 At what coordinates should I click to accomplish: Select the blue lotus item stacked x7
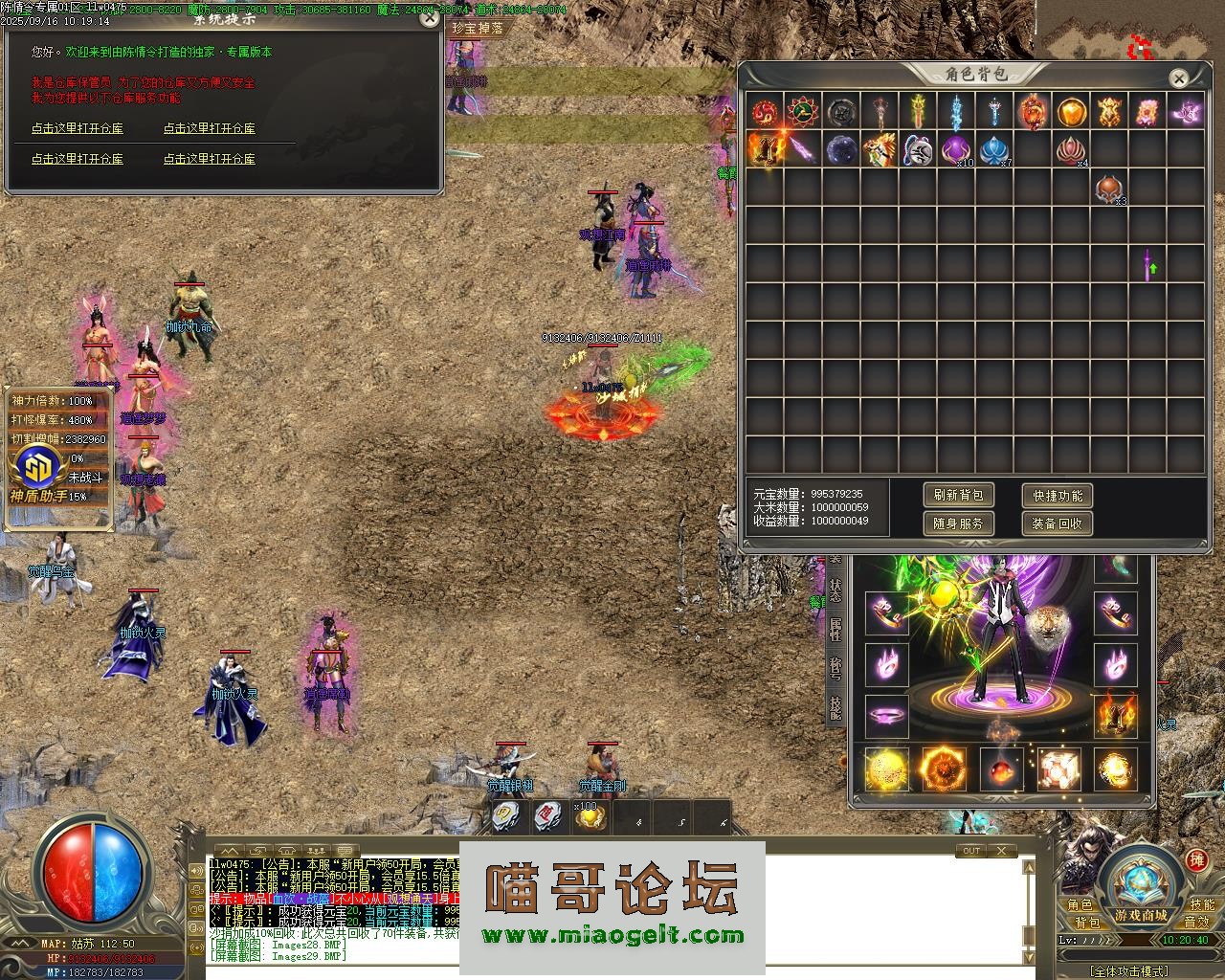pyautogui.click(x=994, y=149)
